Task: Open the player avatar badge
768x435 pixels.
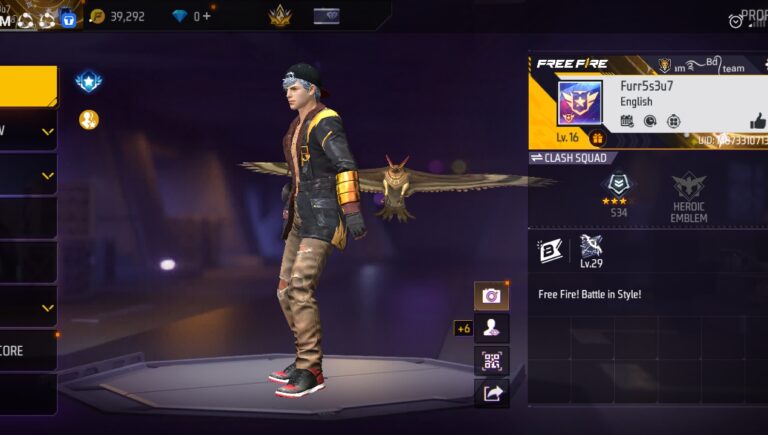Action: tap(579, 104)
